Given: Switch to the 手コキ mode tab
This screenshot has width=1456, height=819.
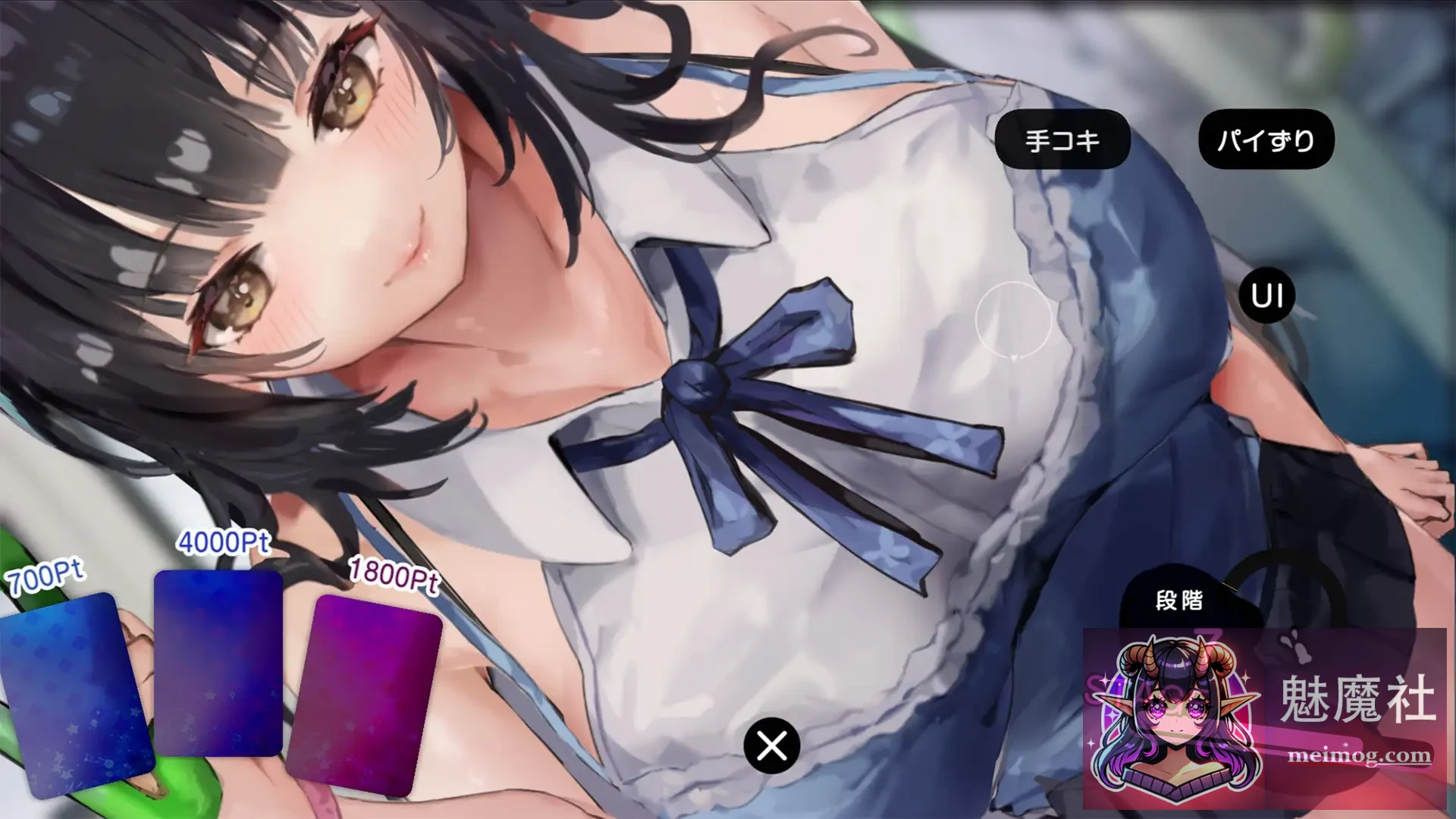Looking at the screenshot, I should coord(1065,138).
